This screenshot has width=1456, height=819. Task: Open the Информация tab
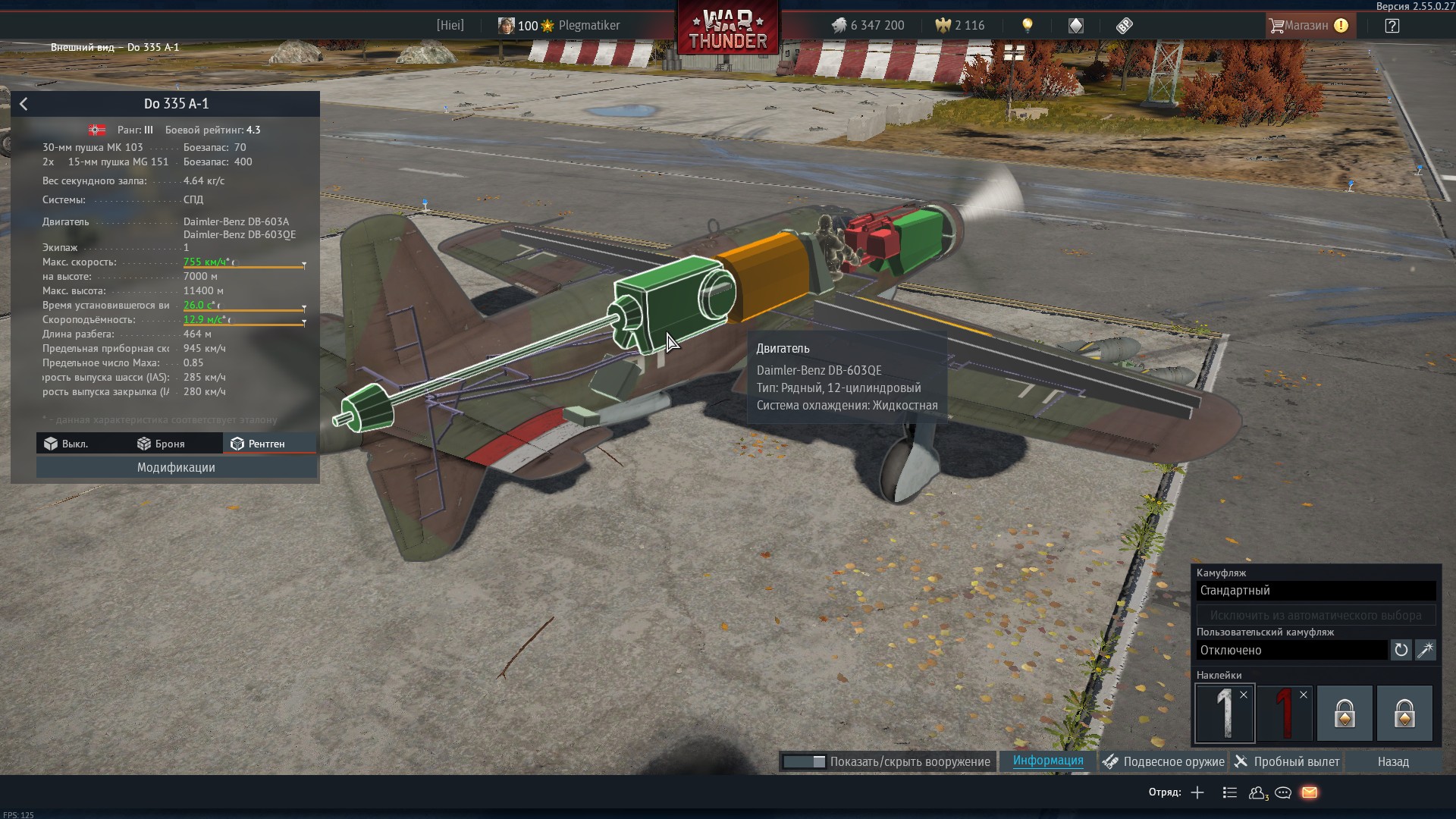click(1047, 761)
